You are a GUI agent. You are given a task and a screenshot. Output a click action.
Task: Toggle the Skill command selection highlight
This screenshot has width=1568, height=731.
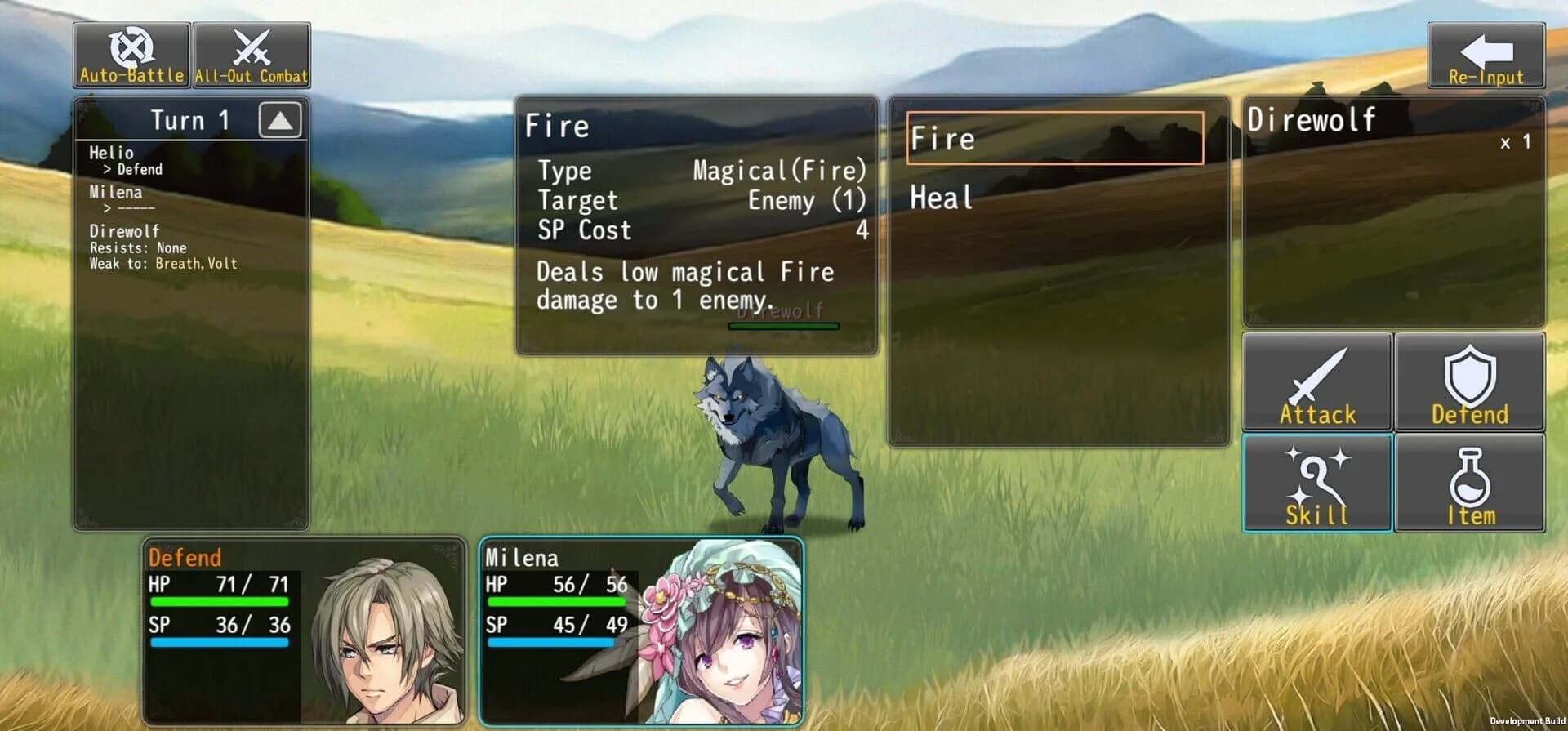pos(1316,482)
